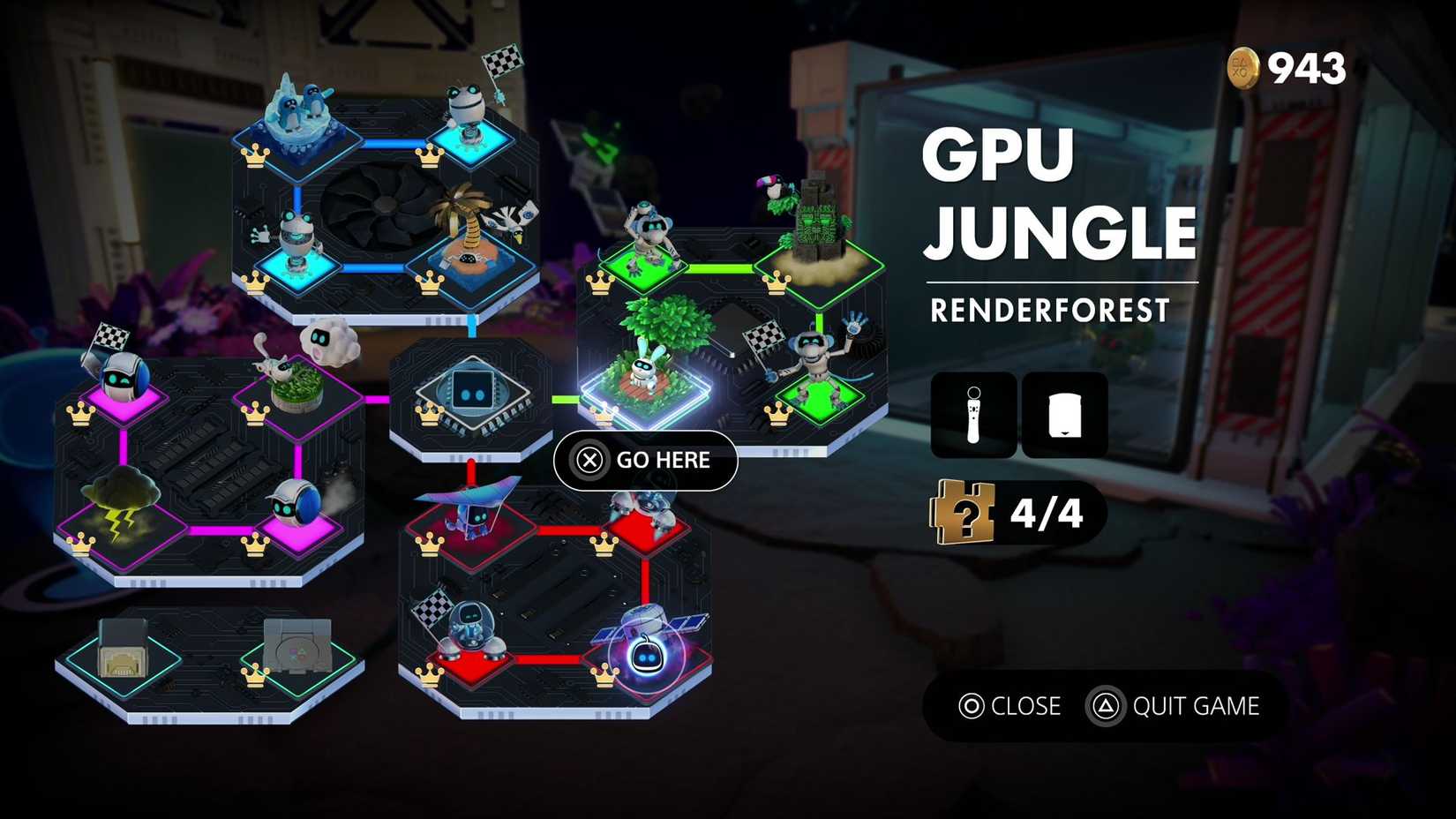This screenshot has height=819, width=1456.
Task: Select the PlayStation Move controller icon
Action: click(x=974, y=415)
